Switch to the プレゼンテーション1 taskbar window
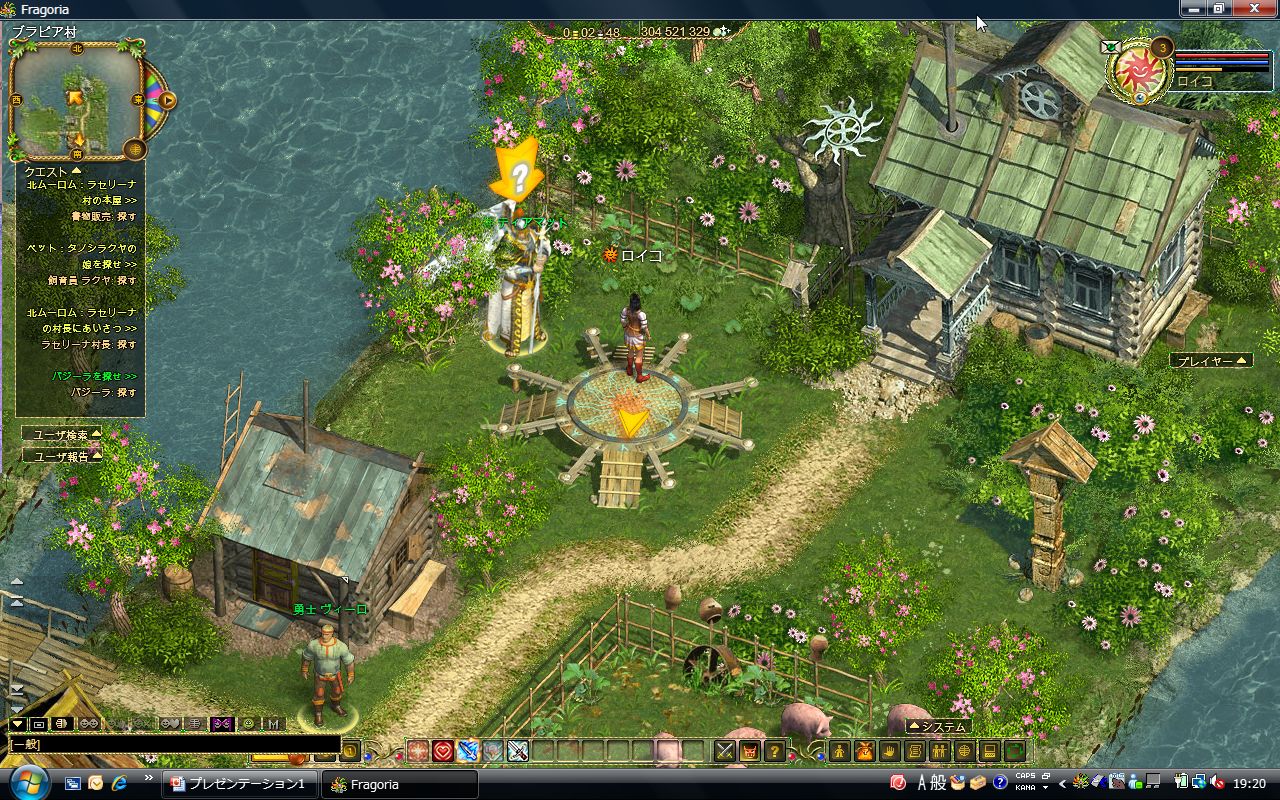 click(240, 784)
